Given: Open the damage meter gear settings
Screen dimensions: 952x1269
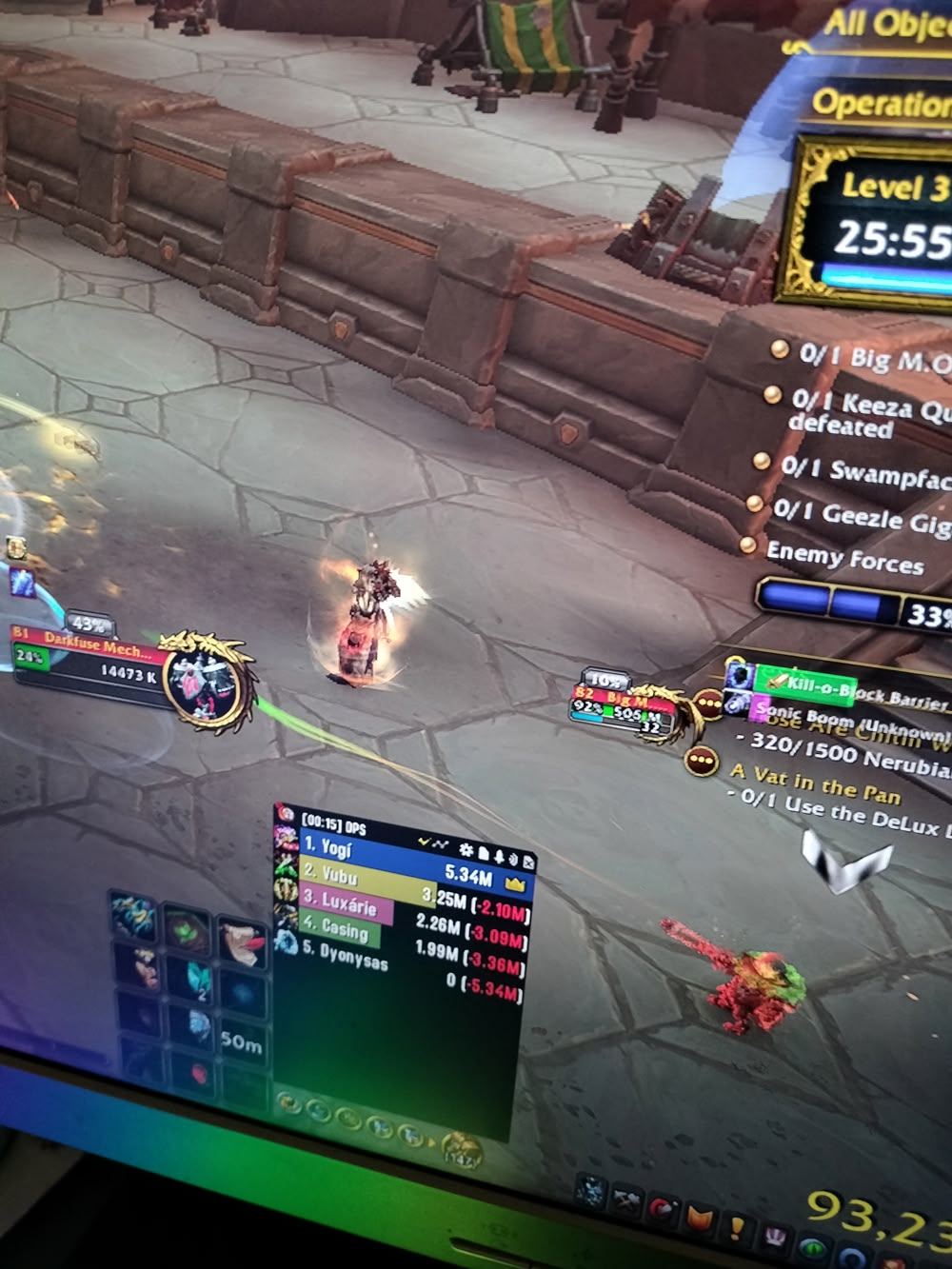Looking at the screenshot, I should pyautogui.click(x=466, y=849).
